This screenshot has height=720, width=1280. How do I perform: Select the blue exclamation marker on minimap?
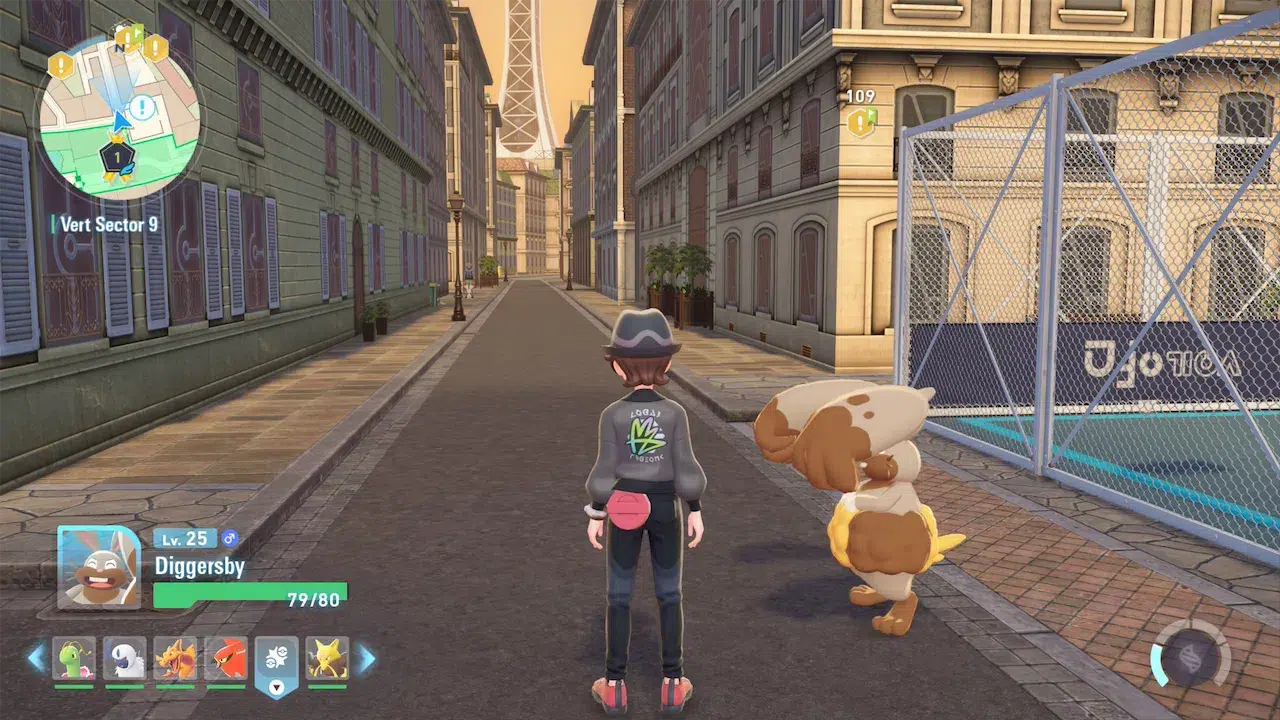[143, 107]
